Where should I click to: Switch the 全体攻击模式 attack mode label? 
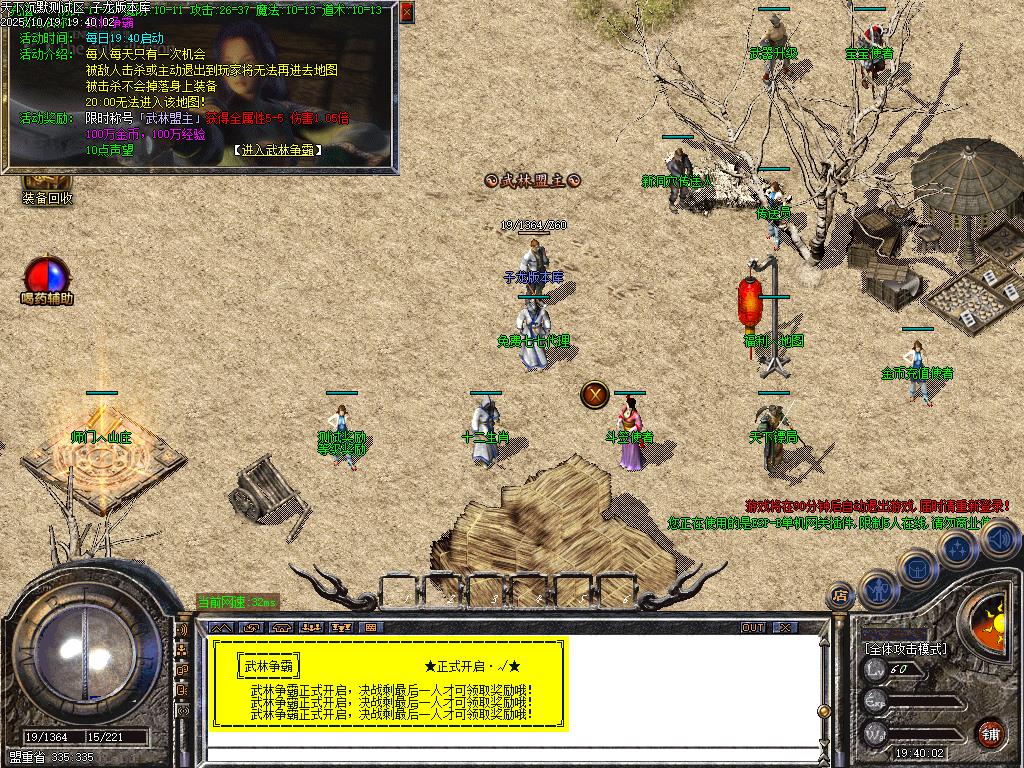click(x=905, y=649)
